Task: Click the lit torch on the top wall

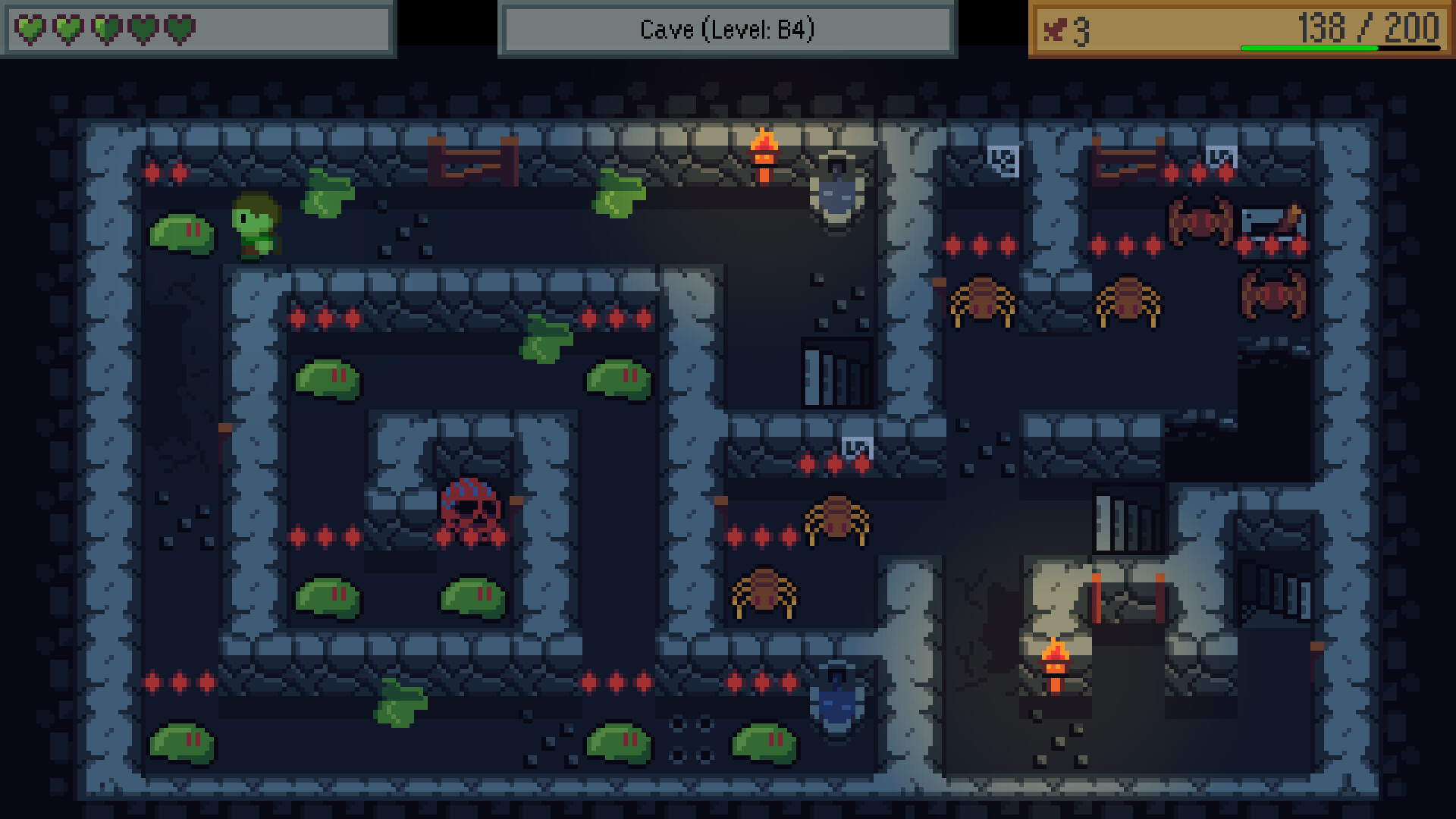Action: (x=764, y=155)
